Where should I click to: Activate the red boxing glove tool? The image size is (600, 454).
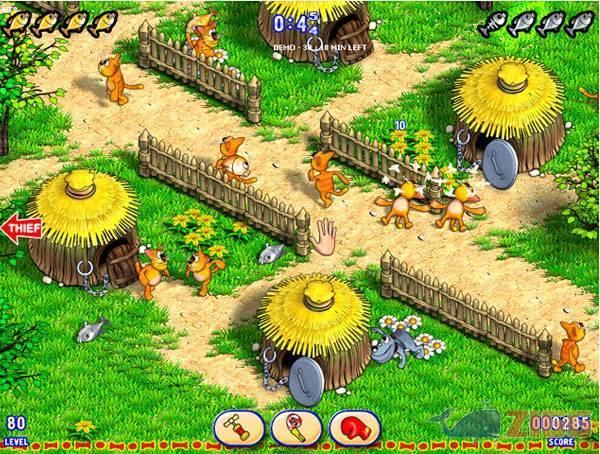point(354,427)
